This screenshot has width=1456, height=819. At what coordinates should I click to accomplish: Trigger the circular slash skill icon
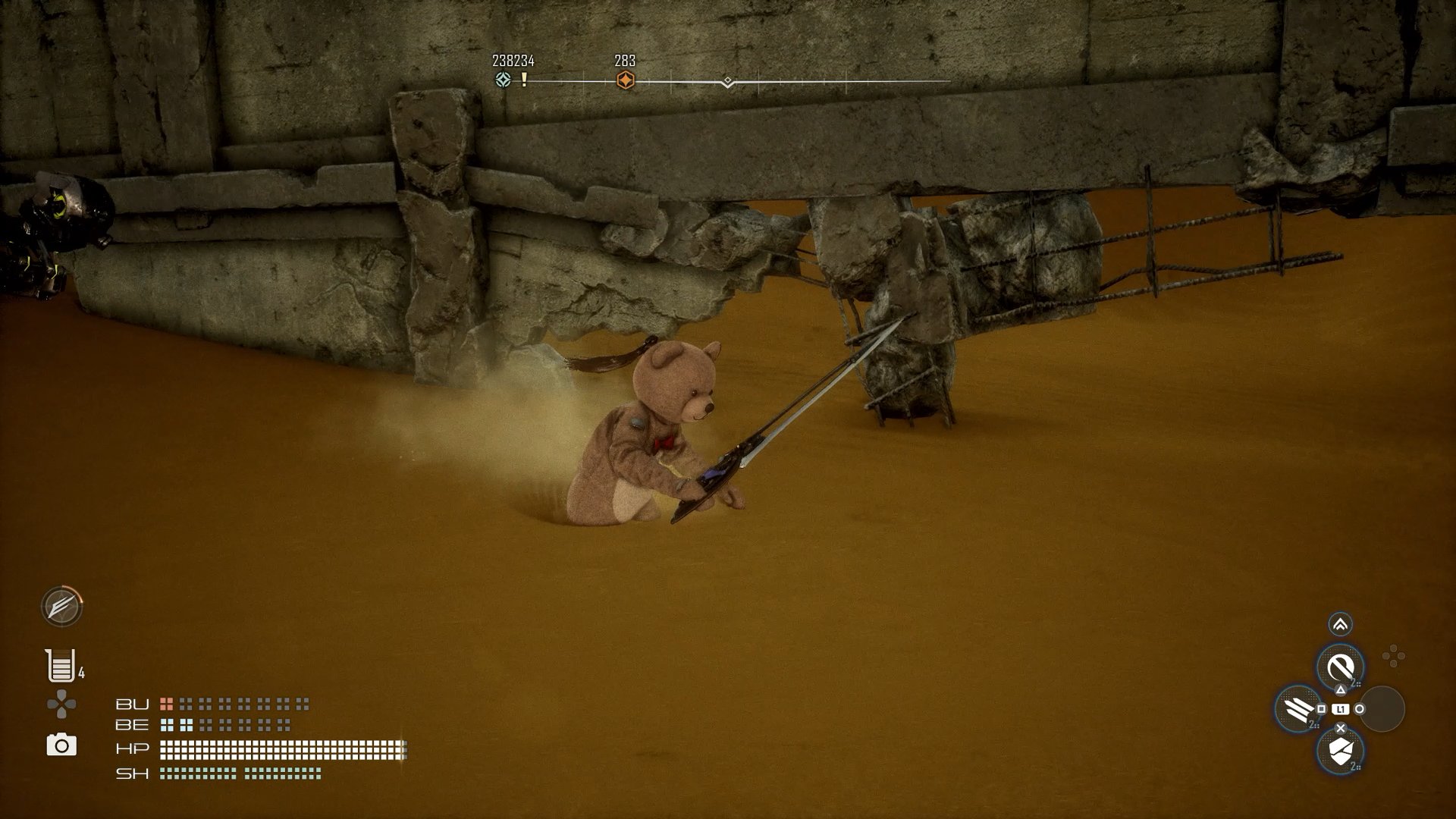point(1340,667)
